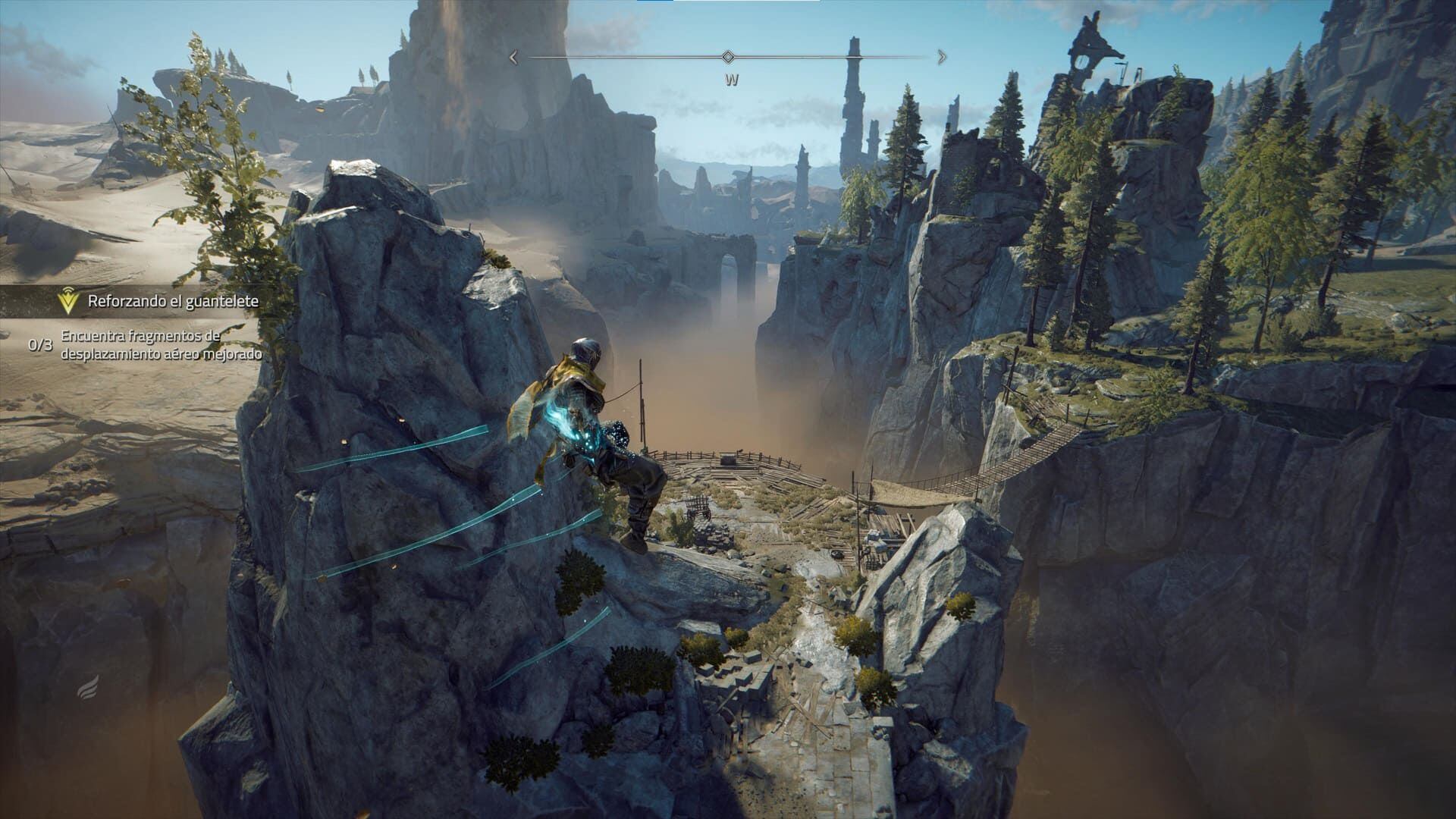The height and width of the screenshot is (819, 1456).
Task: Click the compass left arrow
Action: pos(513,57)
